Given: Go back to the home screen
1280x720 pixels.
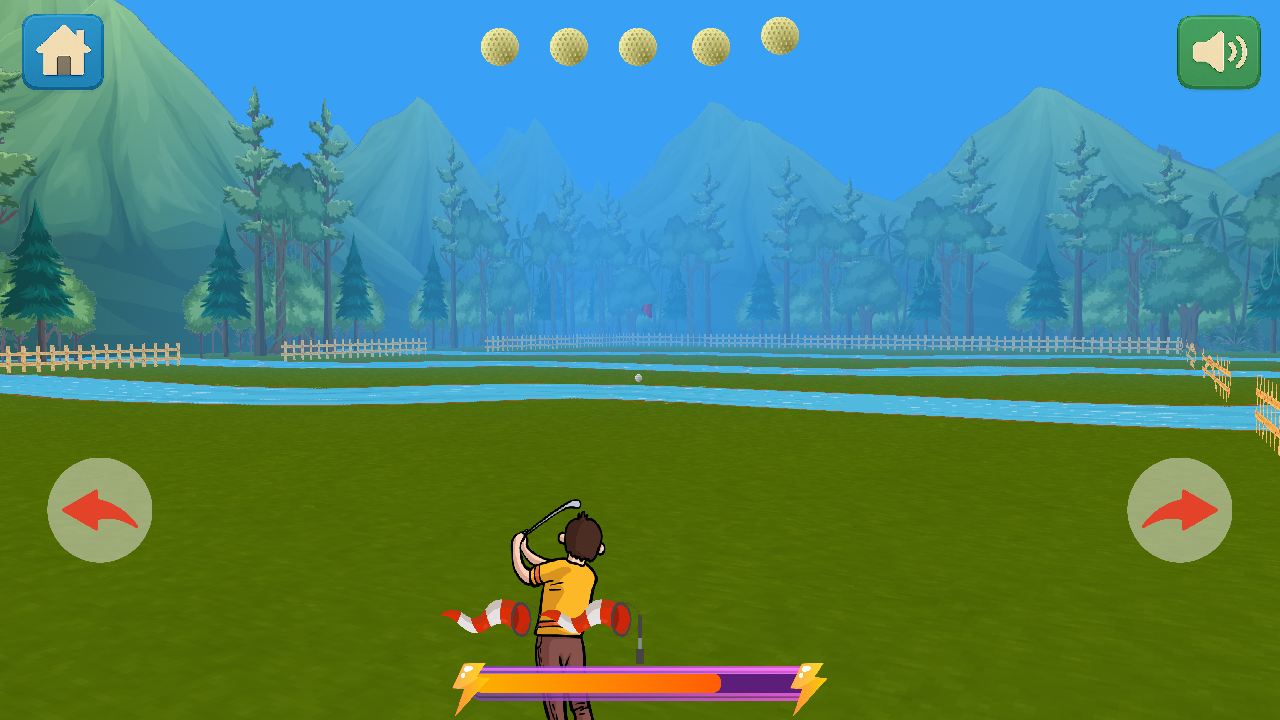Looking at the screenshot, I should (x=63, y=52).
